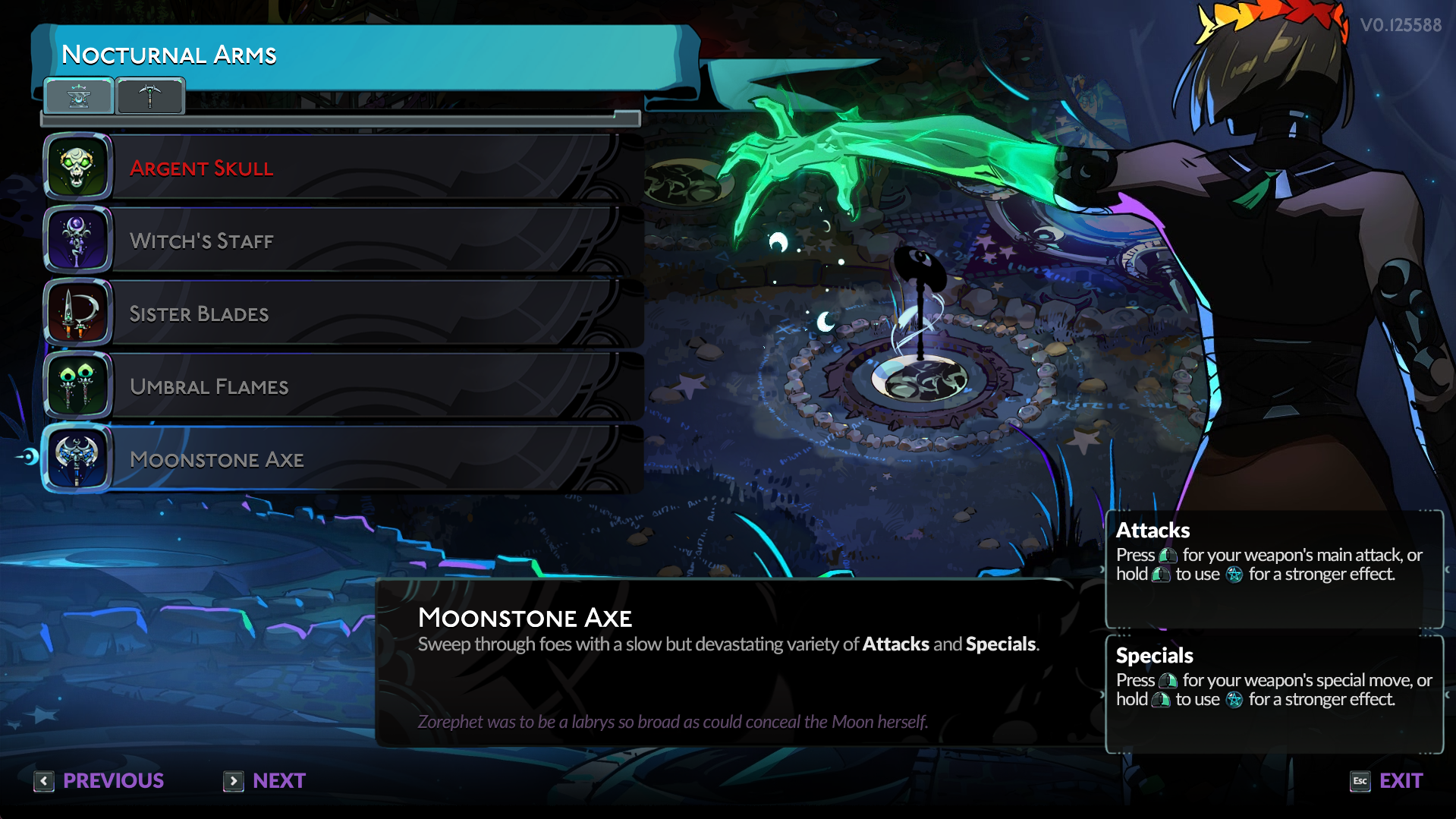Exit the Nocturnal Arms menu
Image resolution: width=1456 pixels, height=819 pixels.
click(1387, 781)
